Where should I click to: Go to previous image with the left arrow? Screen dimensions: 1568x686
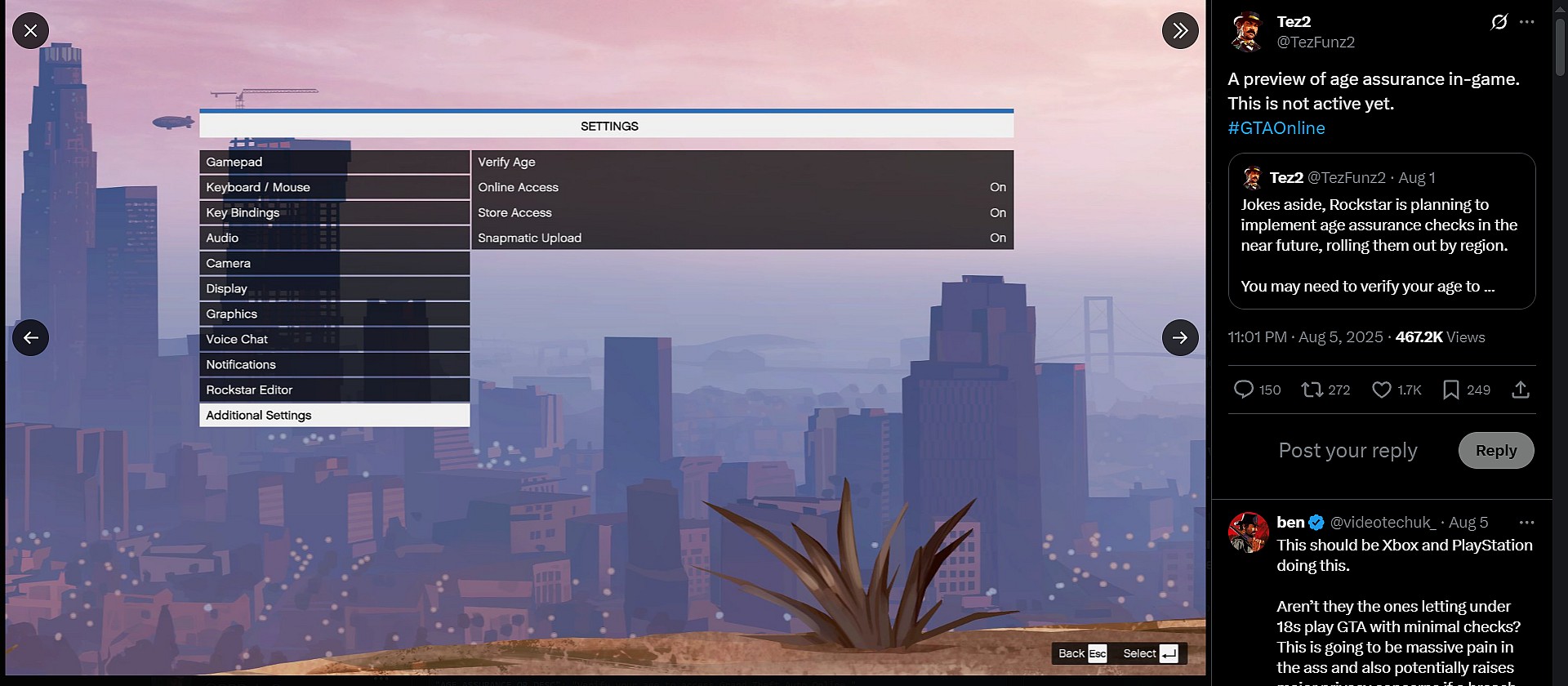pyautogui.click(x=31, y=337)
